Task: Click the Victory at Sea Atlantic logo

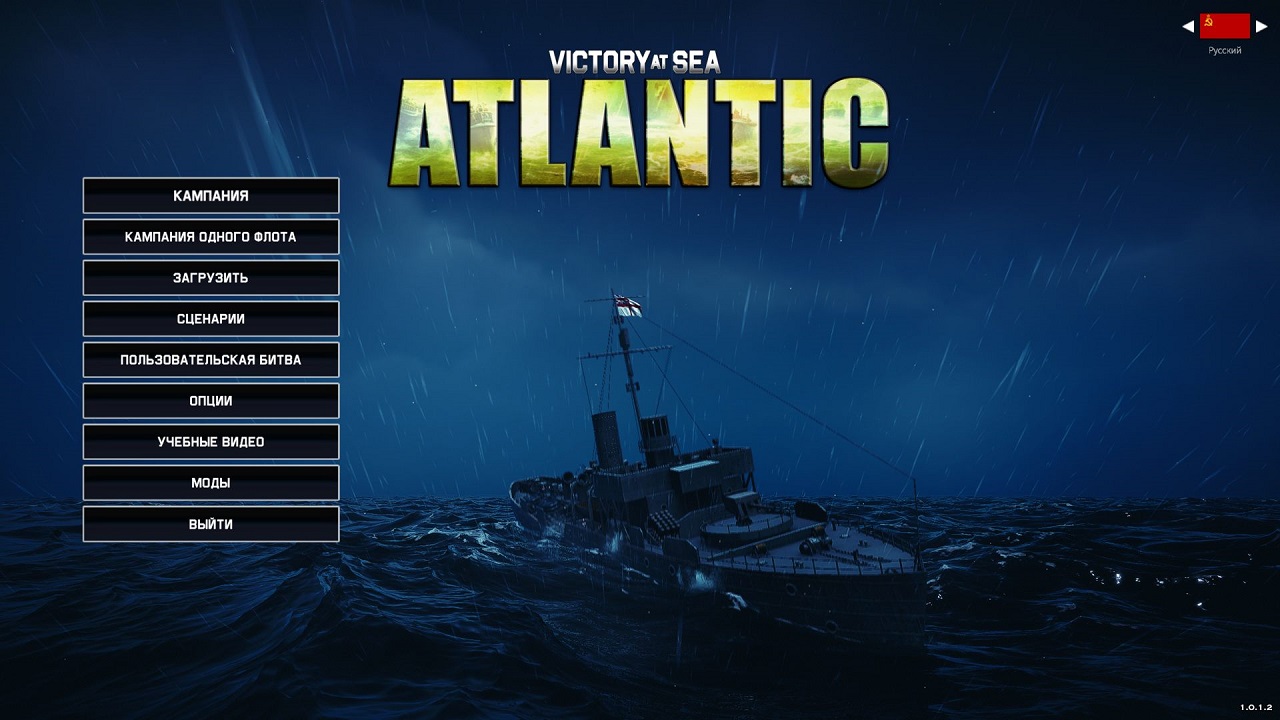Action: tap(640, 110)
